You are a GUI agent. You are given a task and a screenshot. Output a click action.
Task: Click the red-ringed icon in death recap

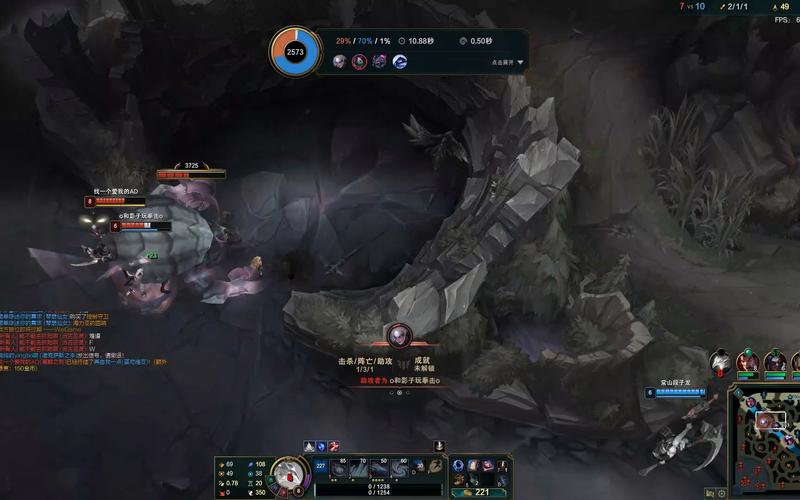tap(359, 62)
